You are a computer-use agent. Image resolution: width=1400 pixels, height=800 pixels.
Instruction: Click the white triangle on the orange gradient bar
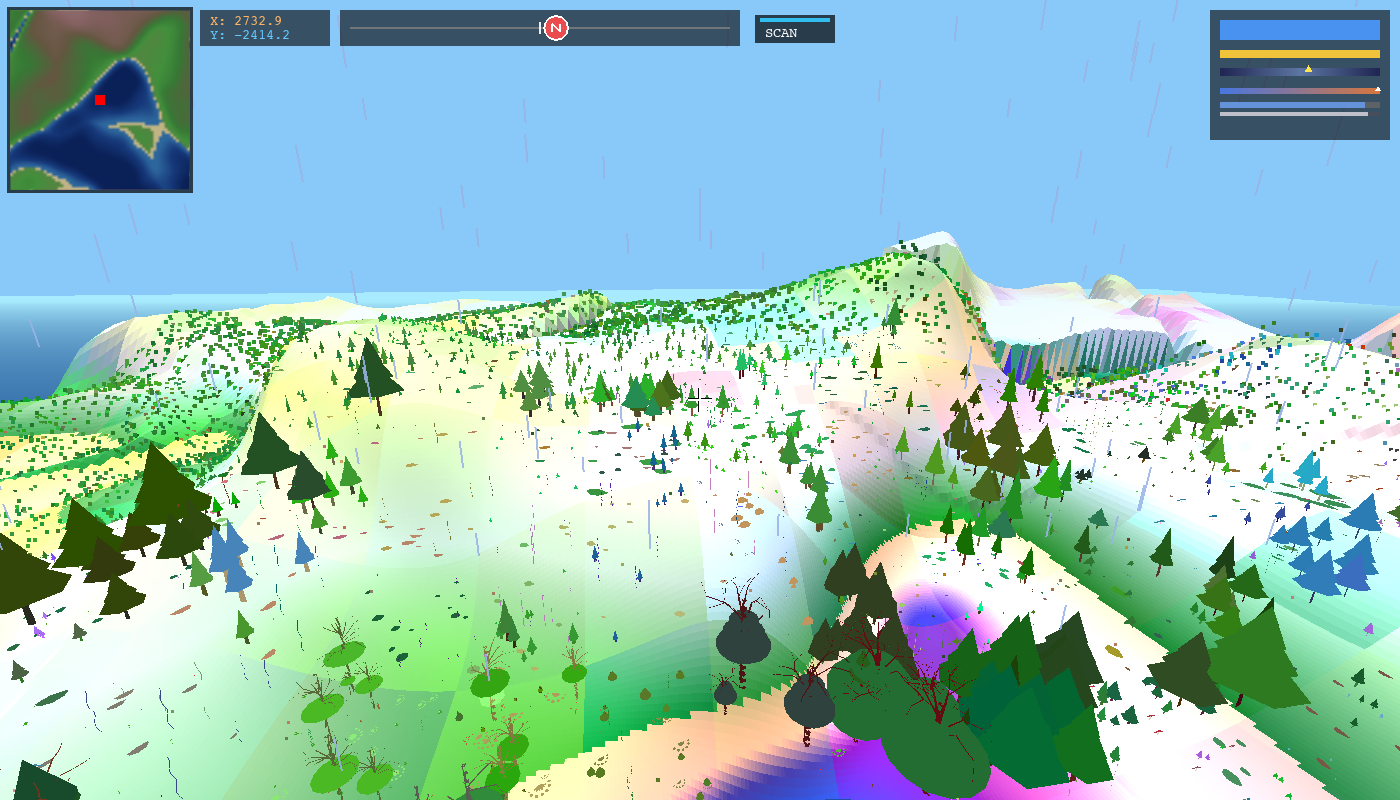point(1378,89)
